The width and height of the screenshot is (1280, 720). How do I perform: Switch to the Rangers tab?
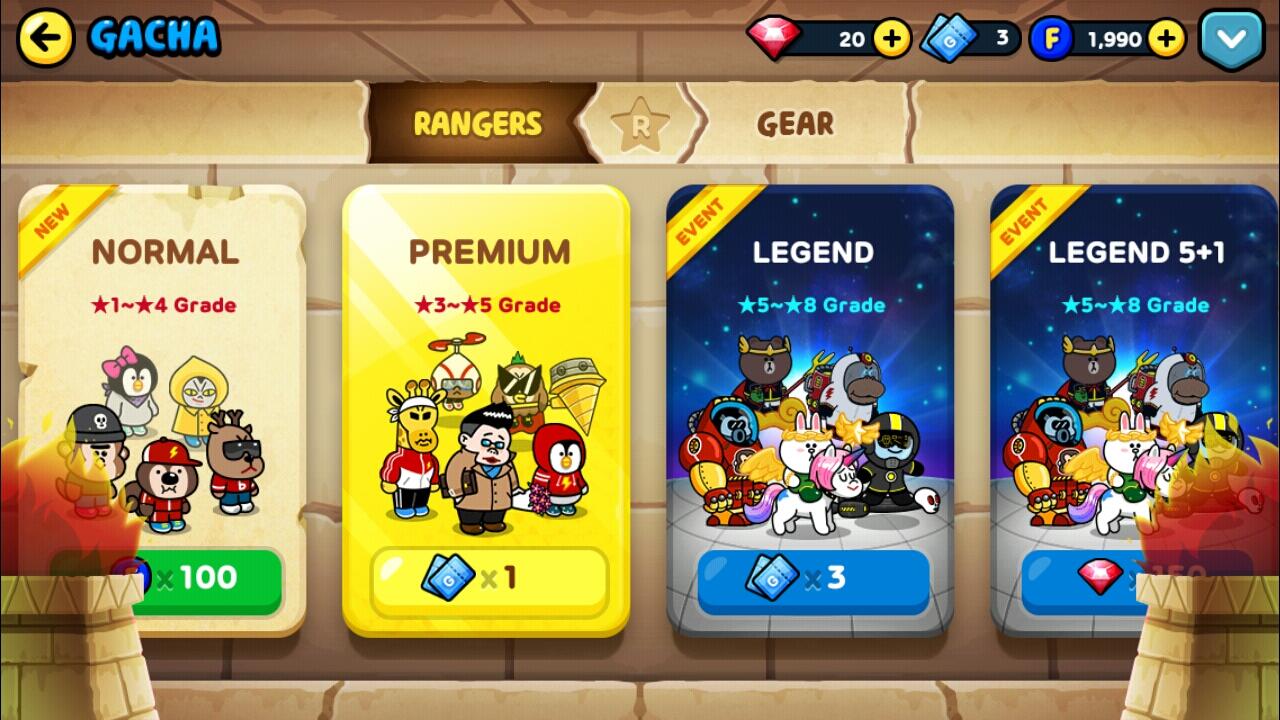[x=477, y=124]
